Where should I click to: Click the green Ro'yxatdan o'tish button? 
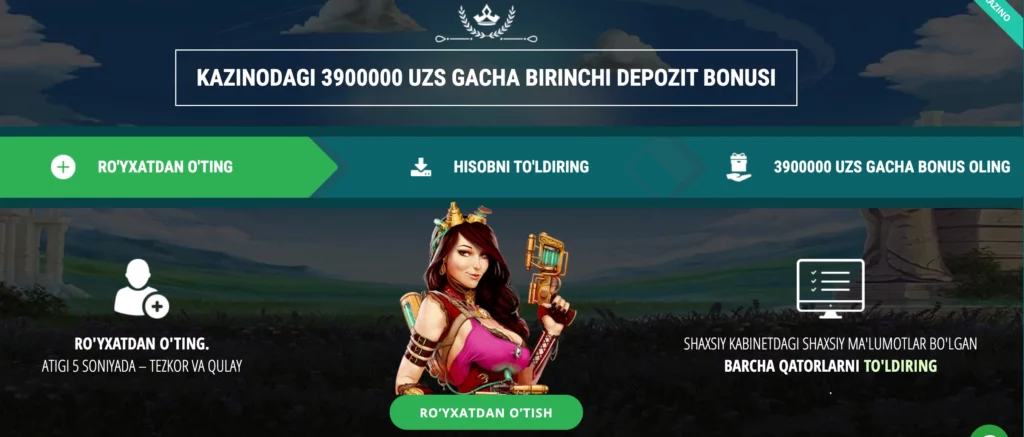[486, 412]
